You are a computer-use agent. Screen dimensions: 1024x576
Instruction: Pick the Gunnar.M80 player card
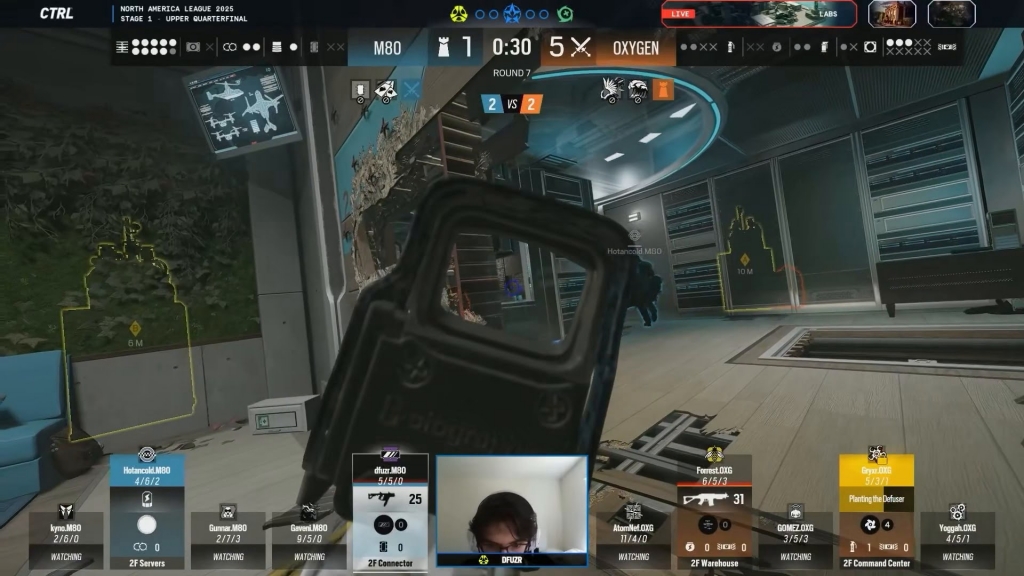click(228, 538)
